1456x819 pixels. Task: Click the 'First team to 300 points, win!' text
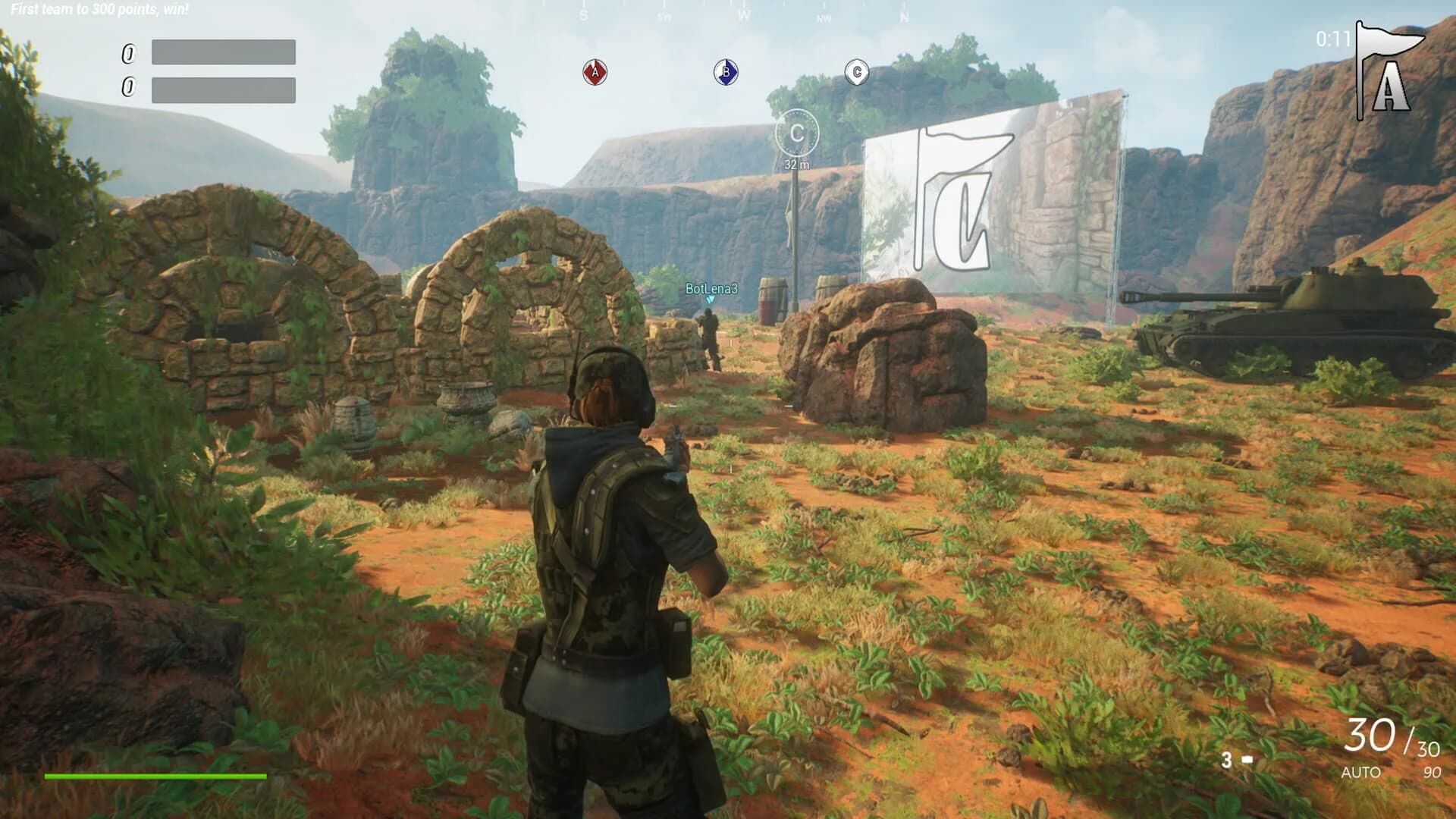(99, 9)
